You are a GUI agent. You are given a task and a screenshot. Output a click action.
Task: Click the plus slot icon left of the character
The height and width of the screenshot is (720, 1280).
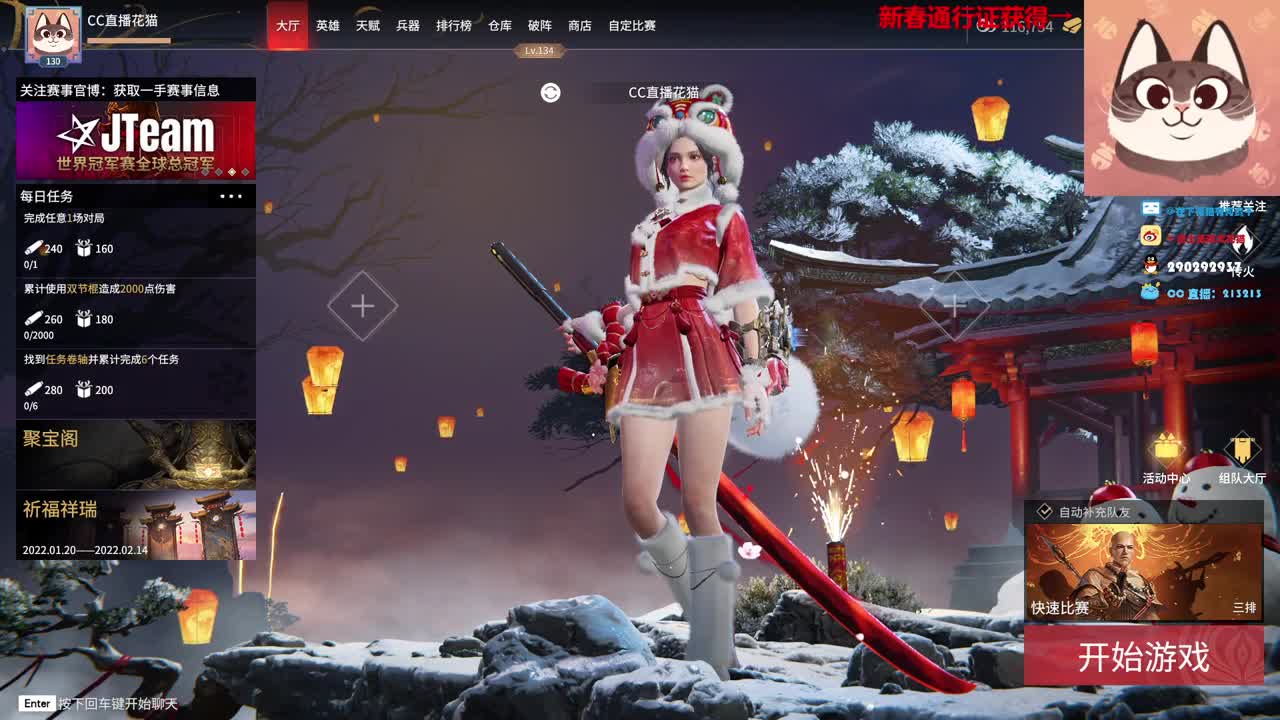362,306
